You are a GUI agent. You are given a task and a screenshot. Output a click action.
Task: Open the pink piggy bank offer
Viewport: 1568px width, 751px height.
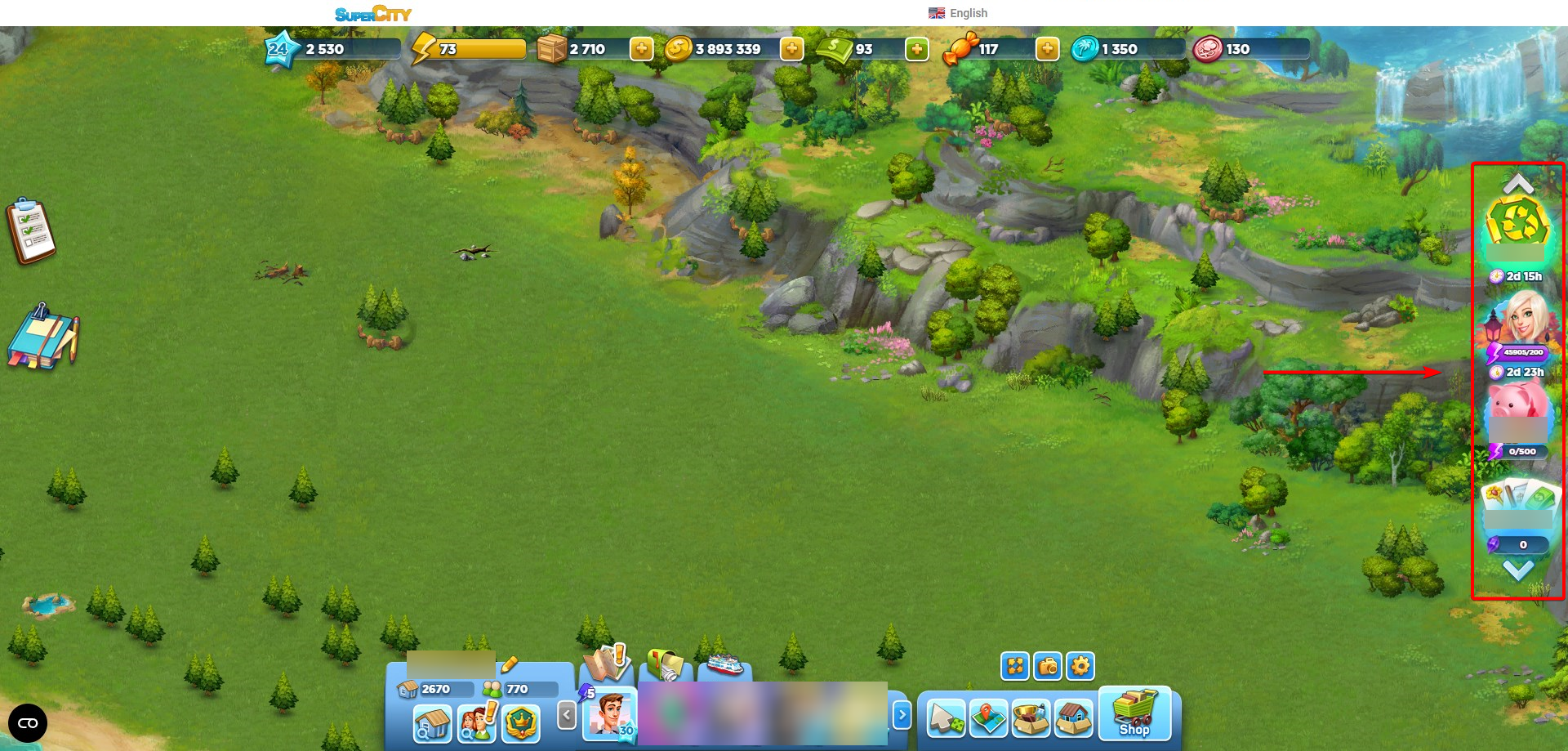[1517, 405]
